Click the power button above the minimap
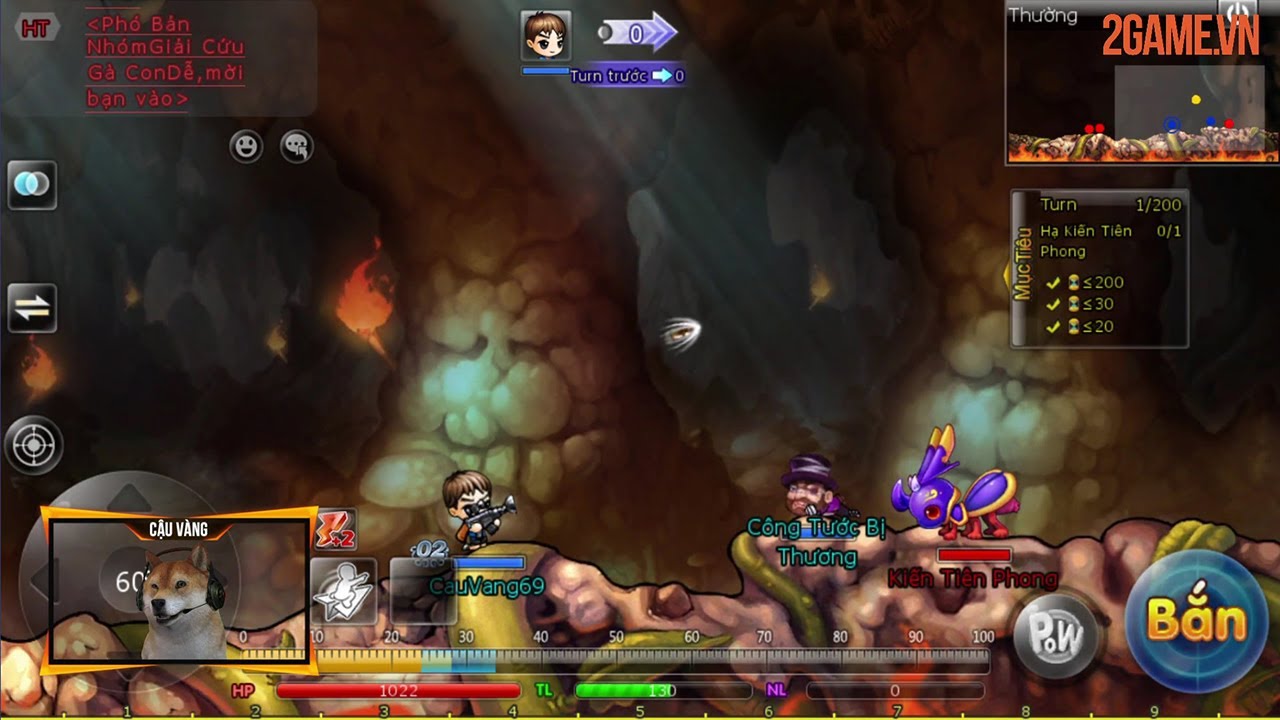1280x720 pixels. (x=1237, y=11)
